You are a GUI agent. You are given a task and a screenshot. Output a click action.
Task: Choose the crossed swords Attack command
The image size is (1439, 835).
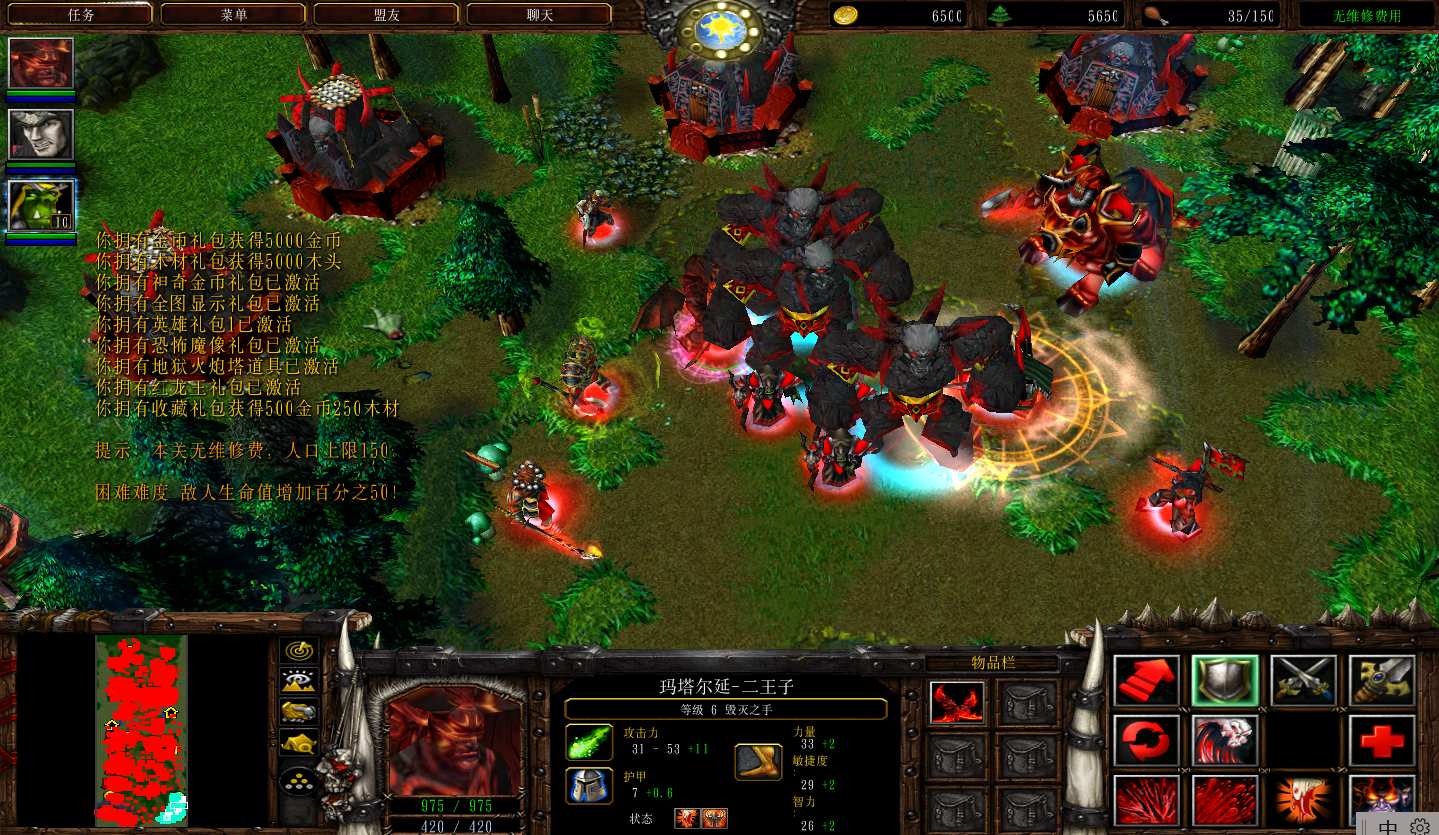[1304, 681]
